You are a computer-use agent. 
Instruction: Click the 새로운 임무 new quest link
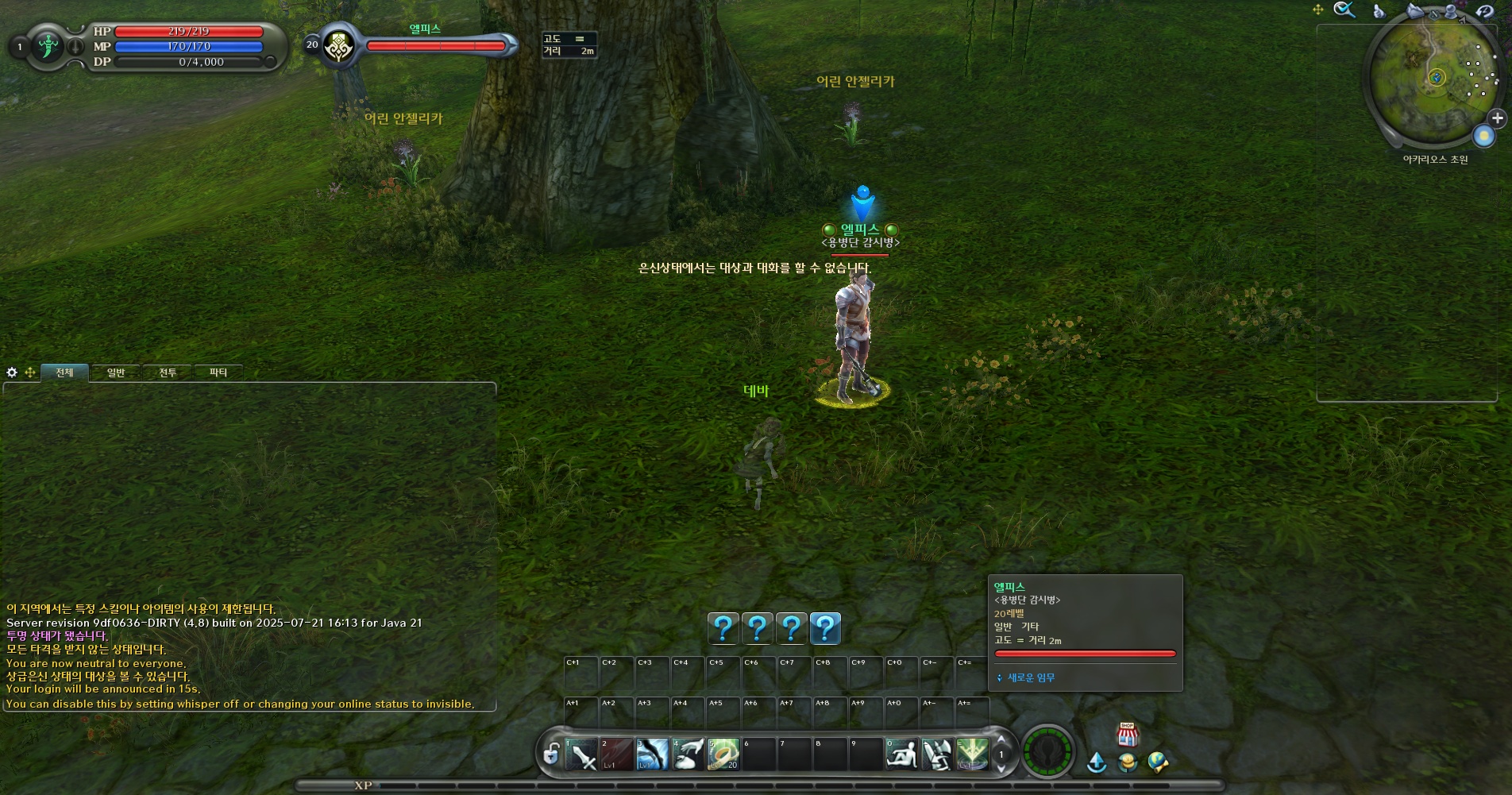[1031, 677]
